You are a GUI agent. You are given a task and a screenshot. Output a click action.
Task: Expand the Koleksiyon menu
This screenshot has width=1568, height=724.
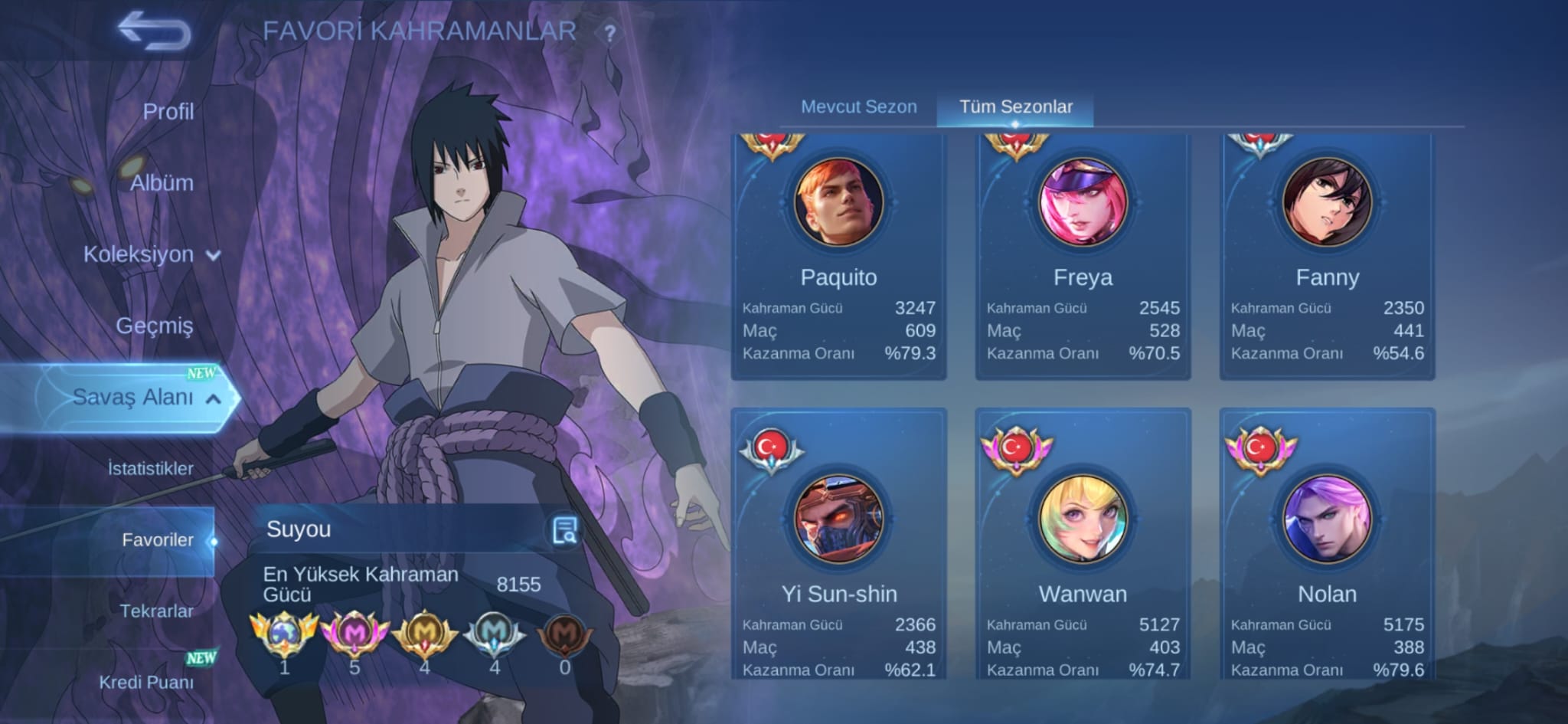click(151, 254)
